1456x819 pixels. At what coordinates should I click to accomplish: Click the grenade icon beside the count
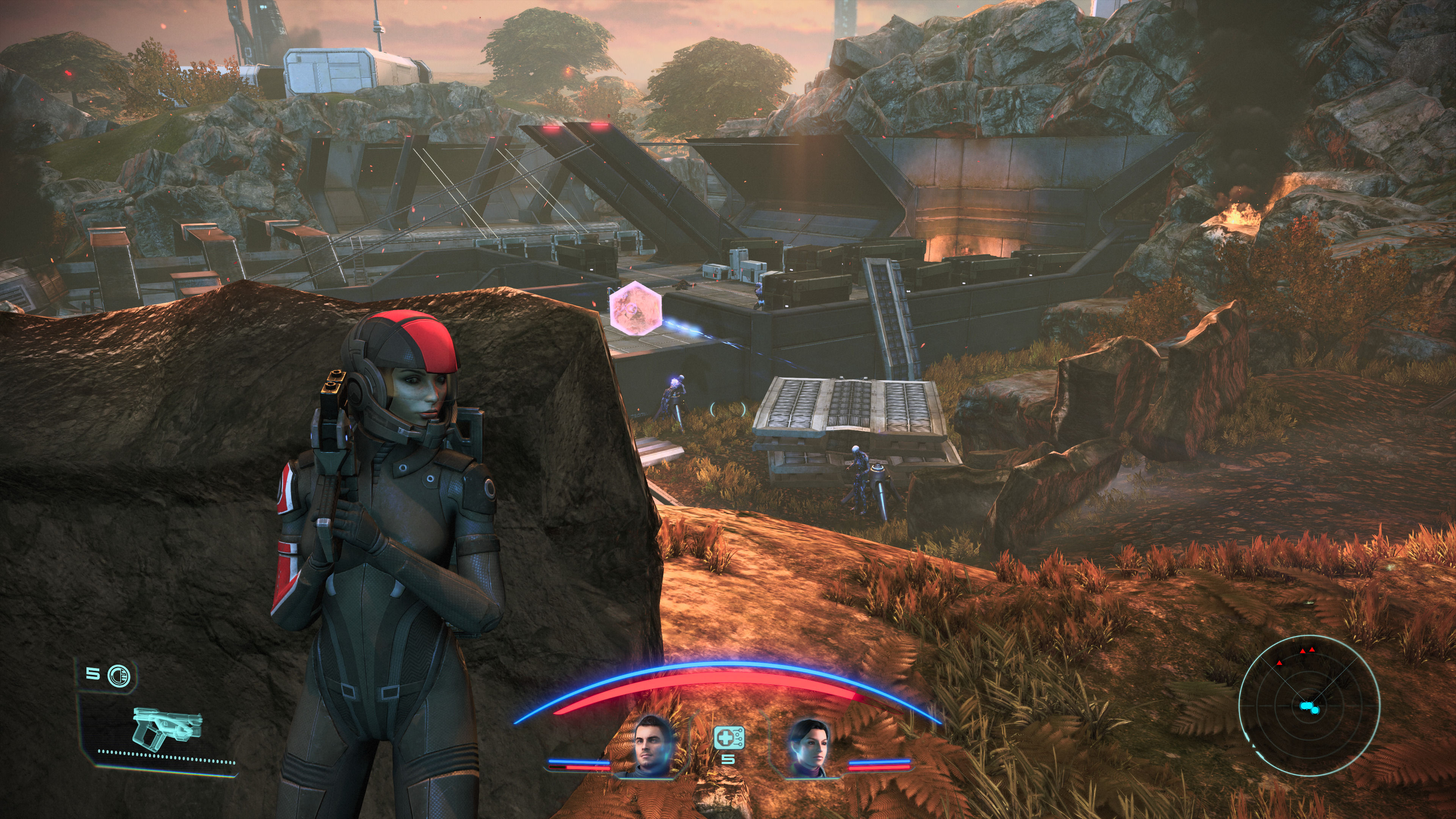point(118,675)
